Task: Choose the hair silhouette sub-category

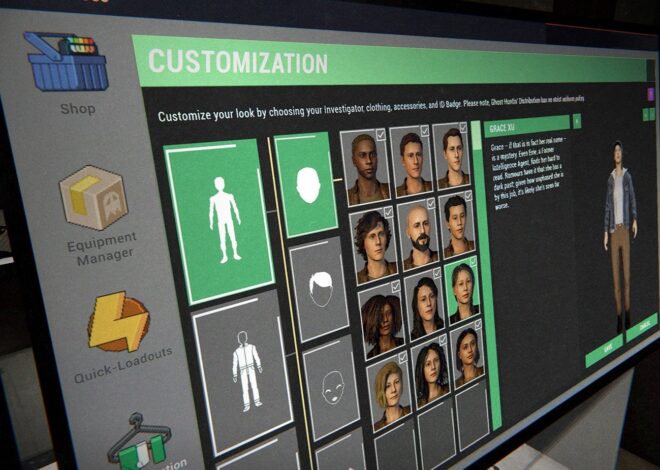Action: 319,289
